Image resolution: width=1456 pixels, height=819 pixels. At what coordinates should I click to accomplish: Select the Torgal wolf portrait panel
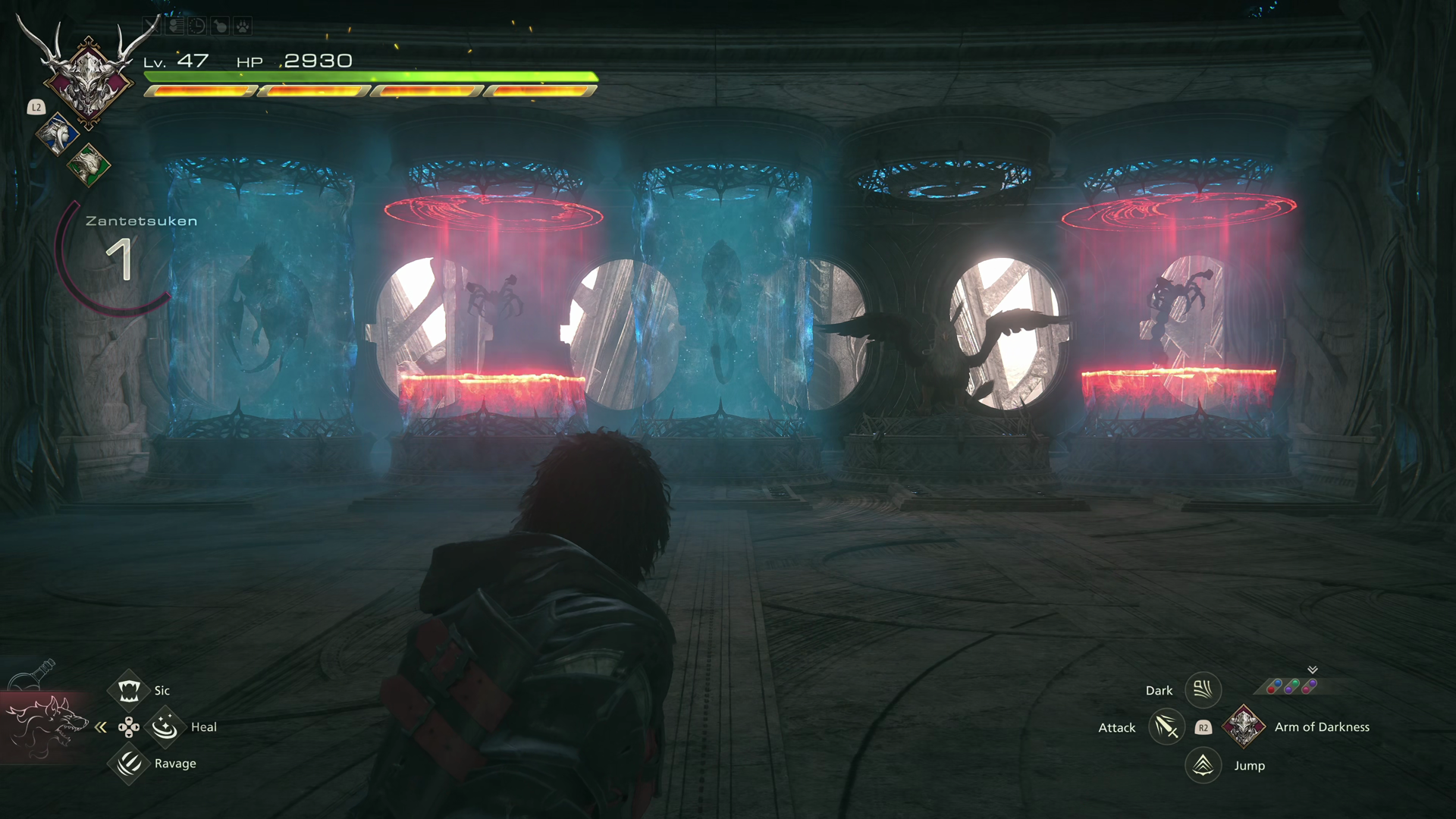coord(45,726)
